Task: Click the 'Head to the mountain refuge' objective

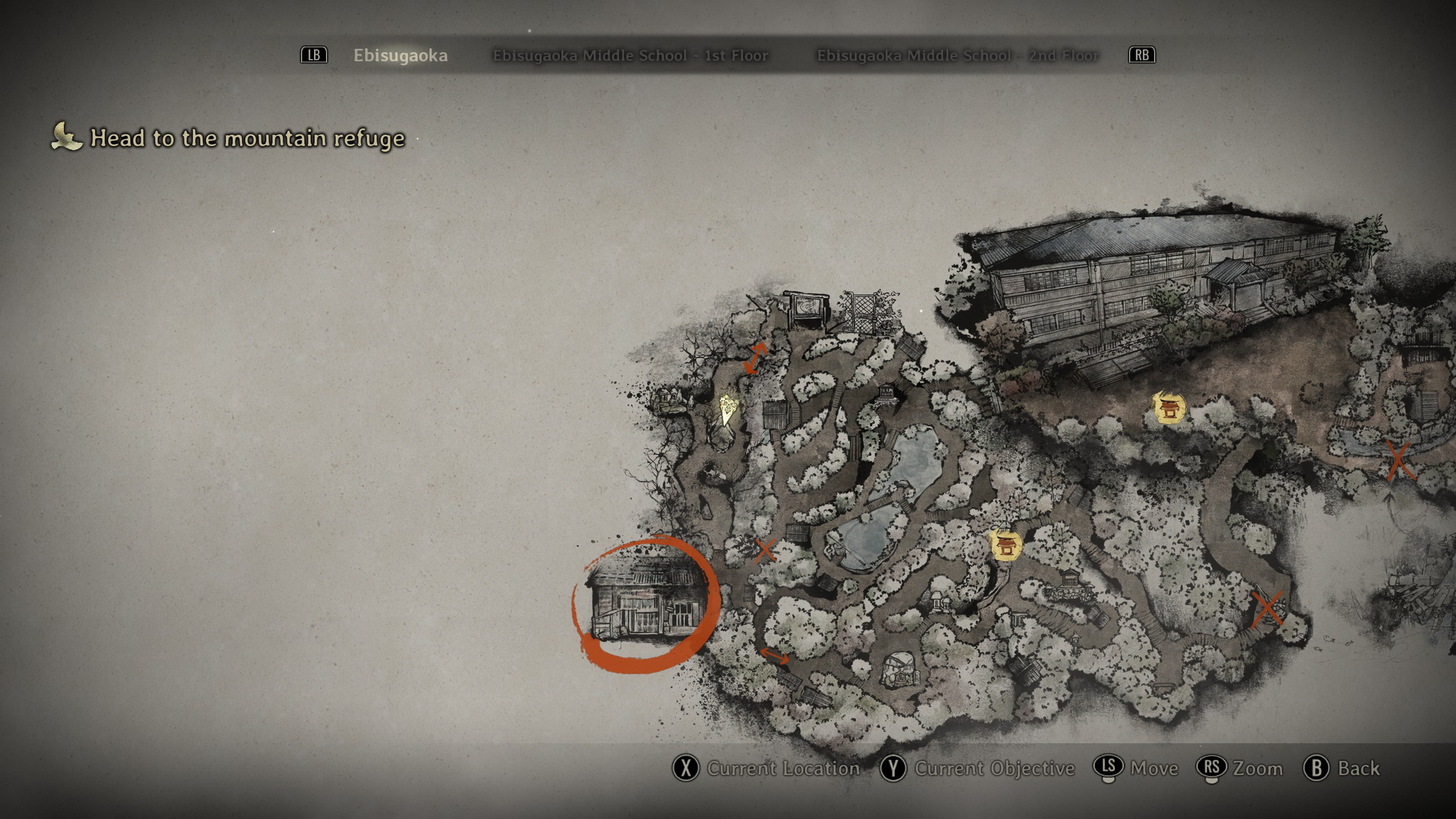Action: click(247, 138)
